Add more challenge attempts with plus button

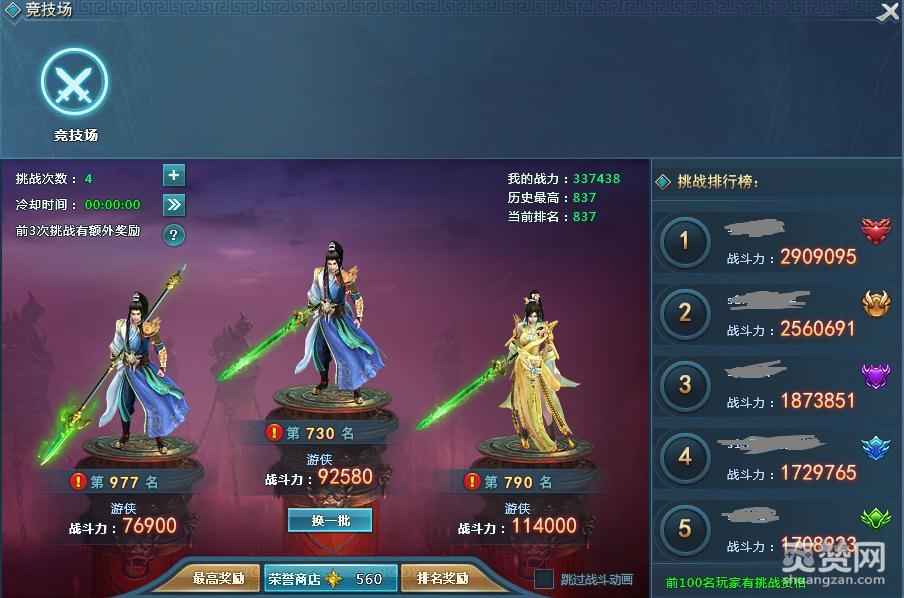[x=174, y=176]
